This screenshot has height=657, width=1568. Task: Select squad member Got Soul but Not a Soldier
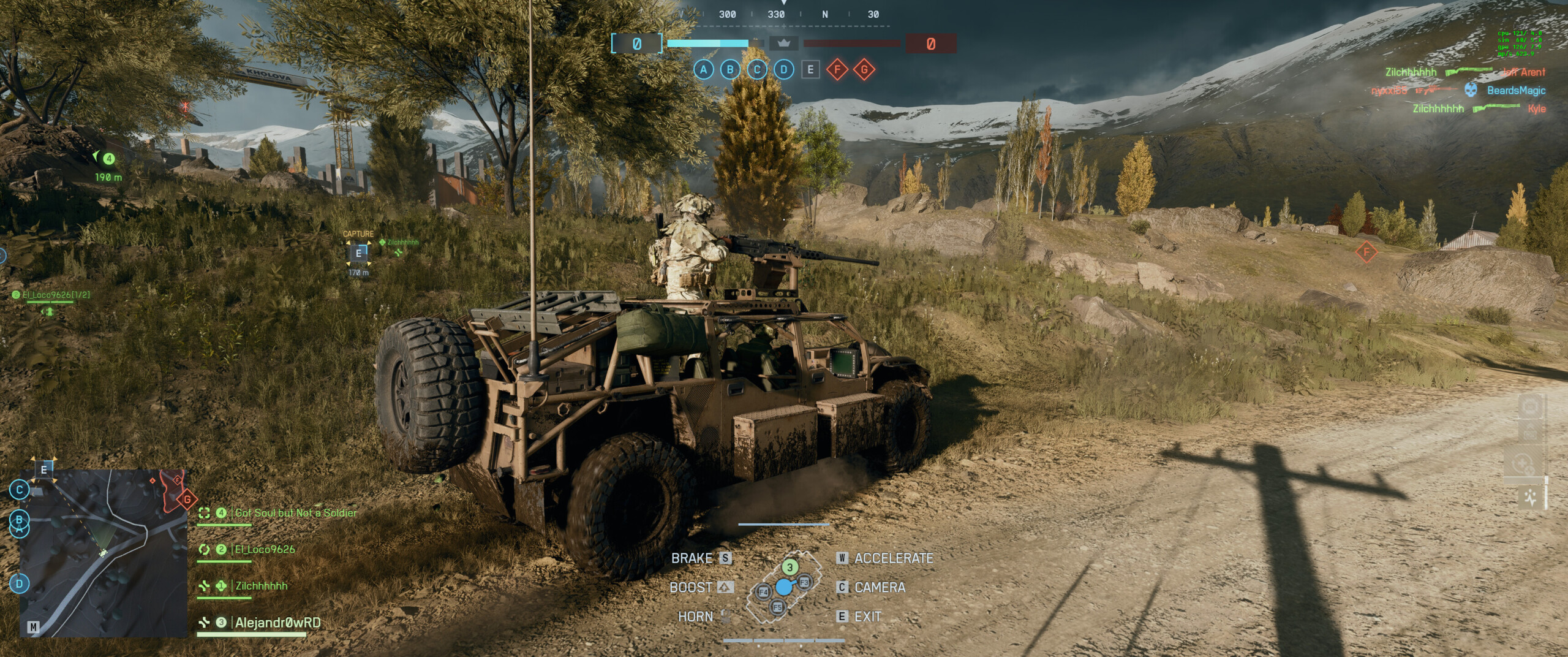click(x=295, y=513)
